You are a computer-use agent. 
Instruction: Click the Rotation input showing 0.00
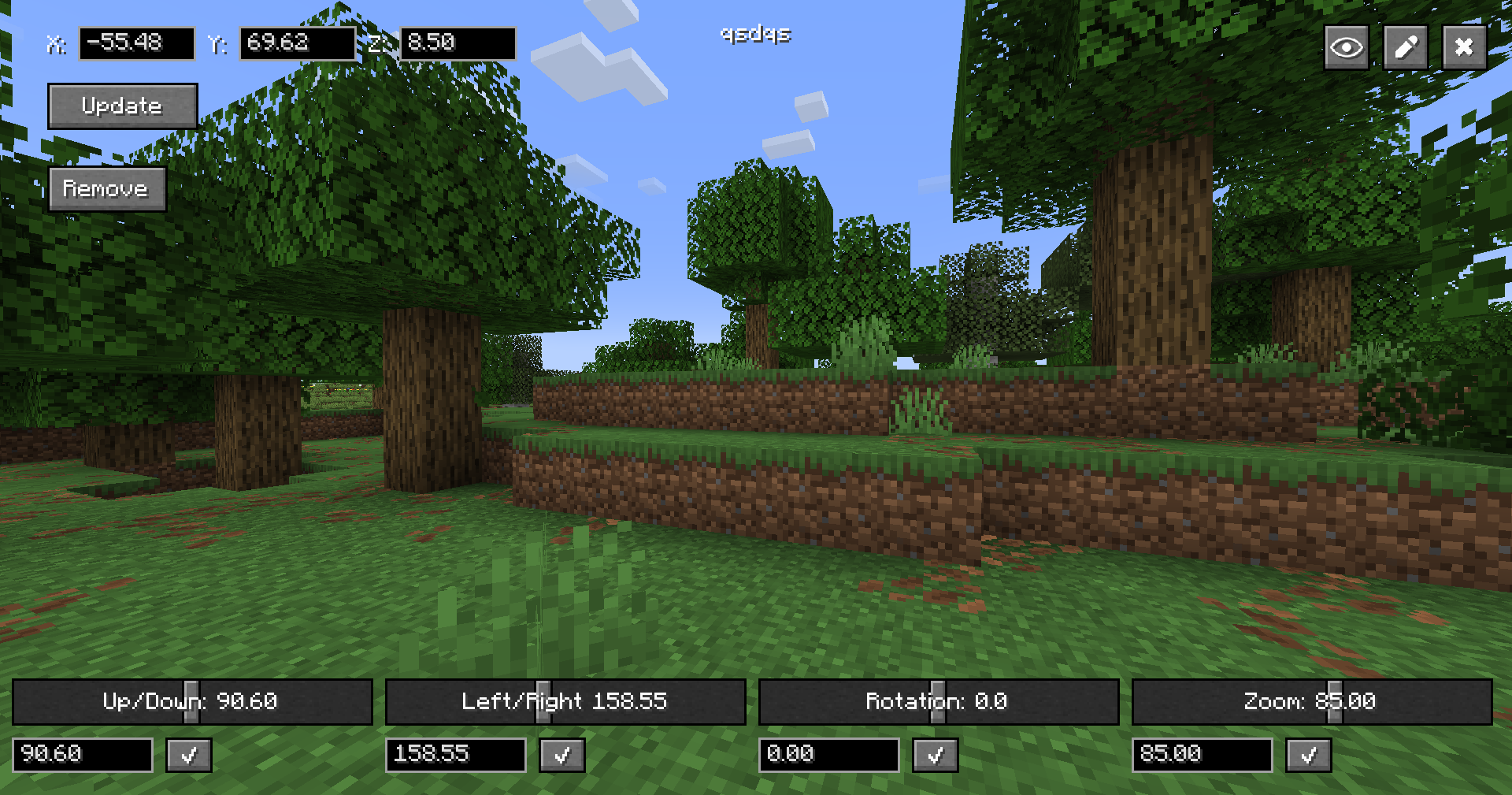[x=828, y=755]
